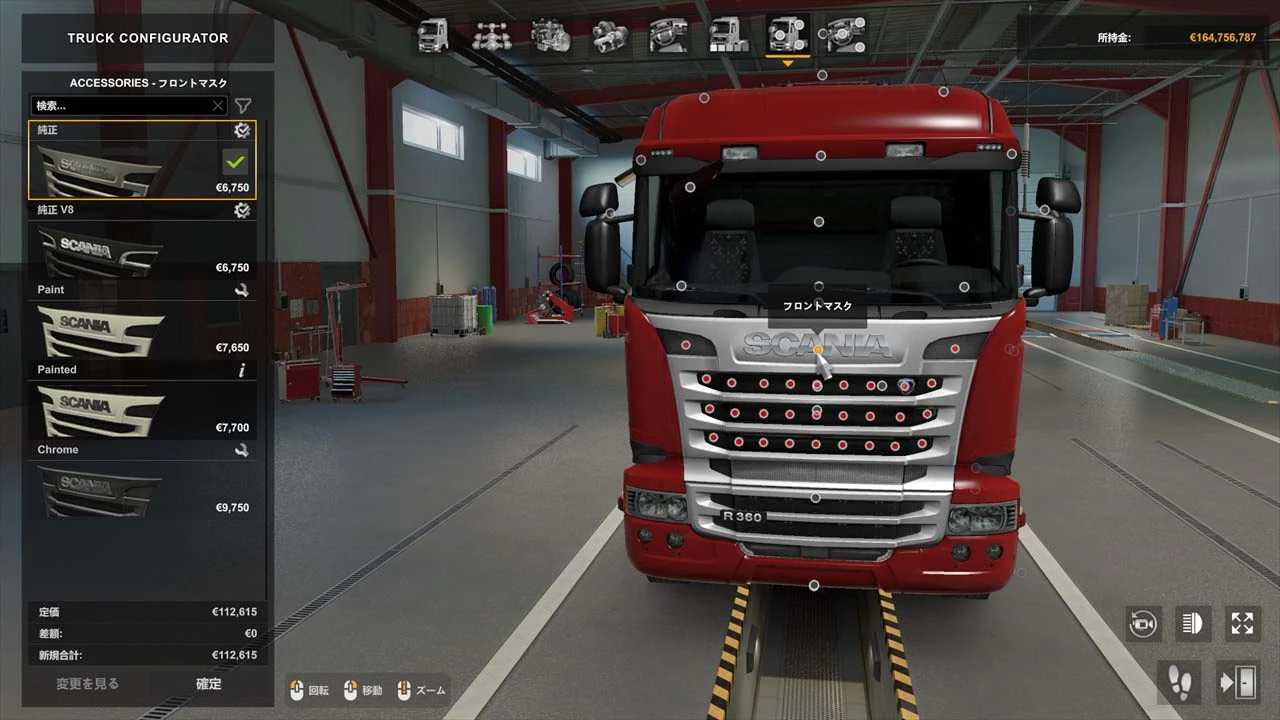This screenshot has width=1280, height=720.
Task: Switch to the transmission category tab
Action: tap(609, 36)
